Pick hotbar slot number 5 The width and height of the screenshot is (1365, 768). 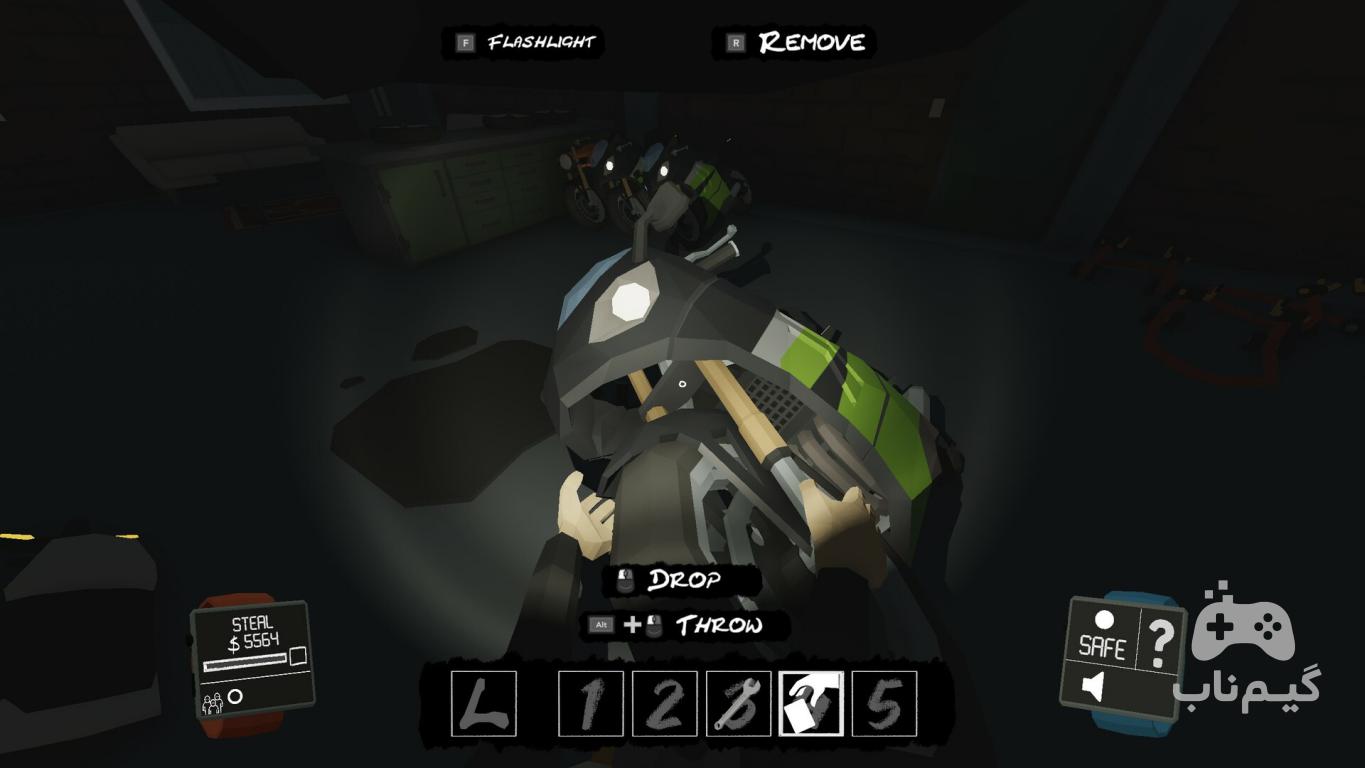[884, 704]
